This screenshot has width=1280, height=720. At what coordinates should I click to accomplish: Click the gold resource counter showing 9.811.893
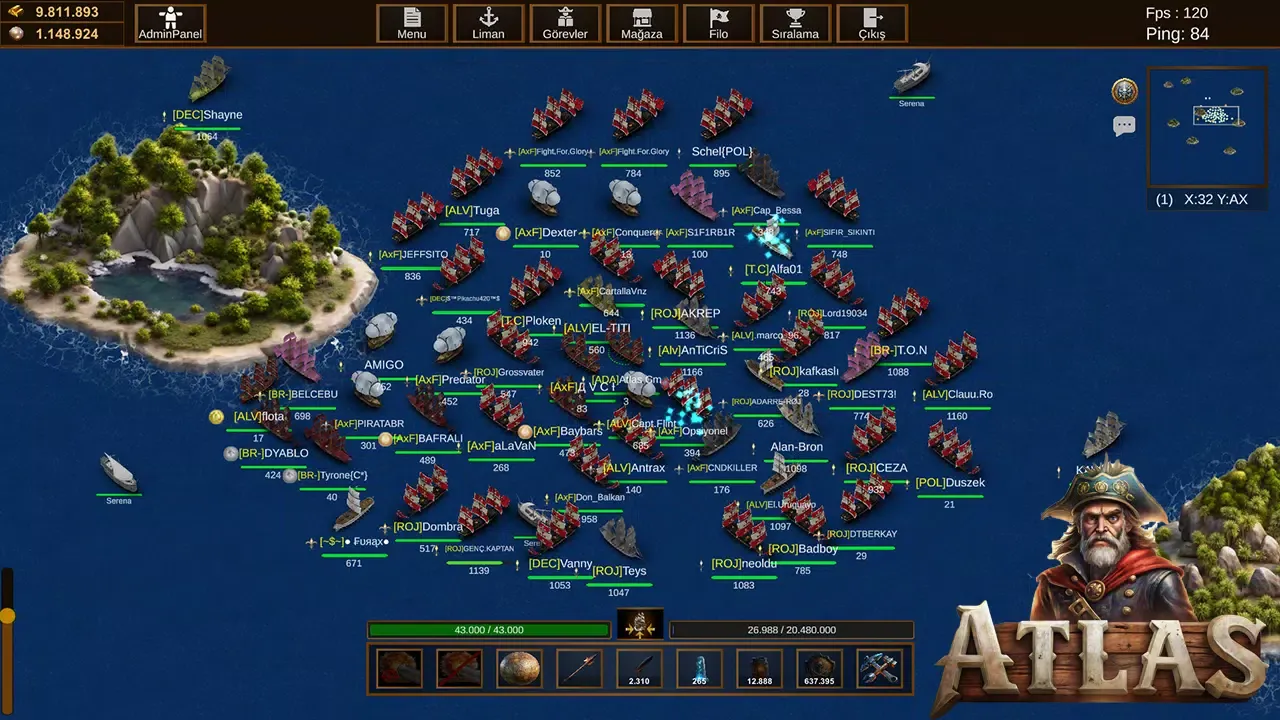pos(62,13)
